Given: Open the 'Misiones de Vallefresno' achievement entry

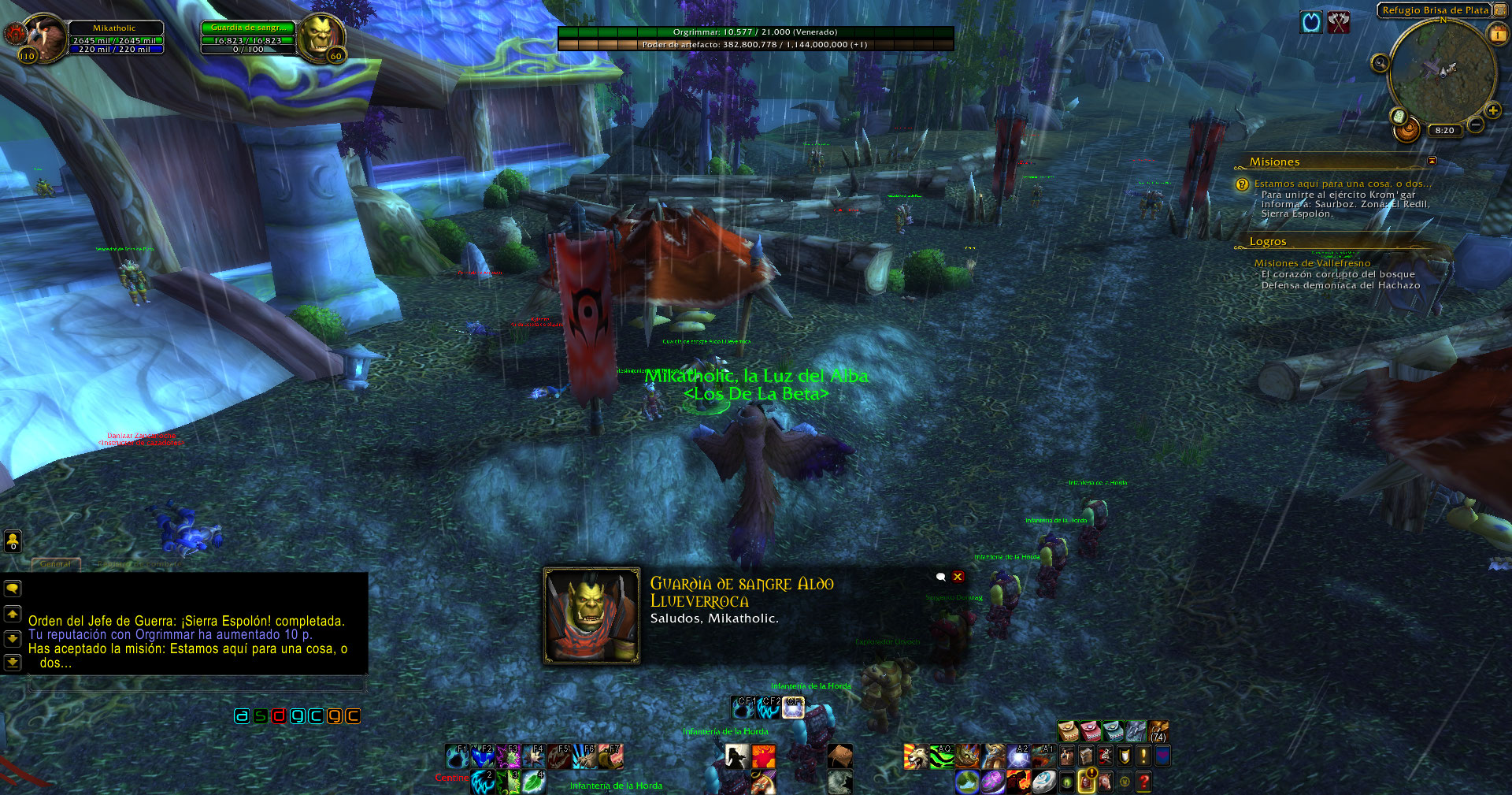Looking at the screenshot, I should (x=1312, y=263).
